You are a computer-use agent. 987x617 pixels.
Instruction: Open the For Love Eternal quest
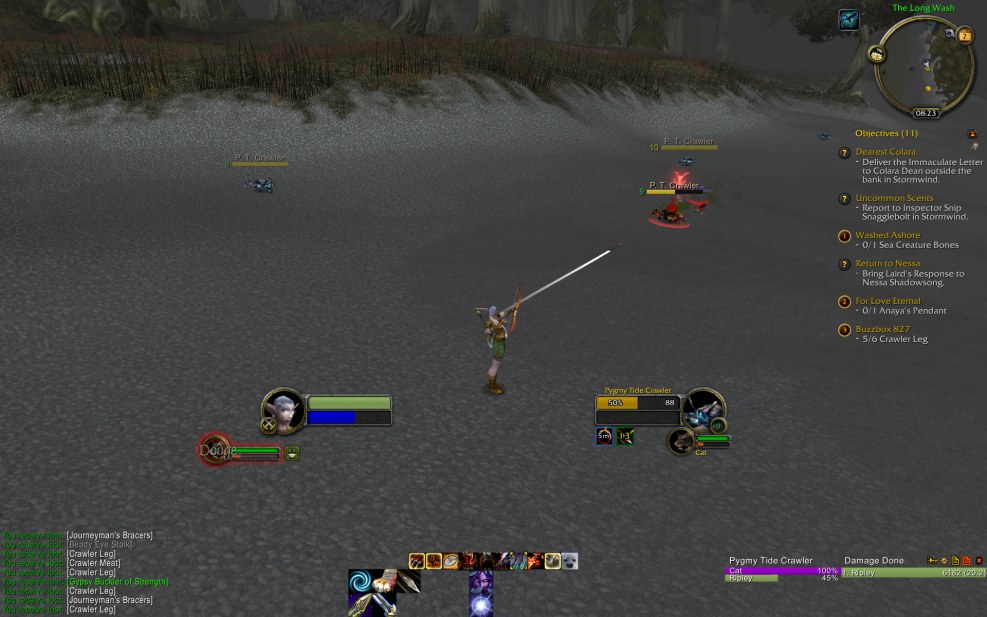887,300
